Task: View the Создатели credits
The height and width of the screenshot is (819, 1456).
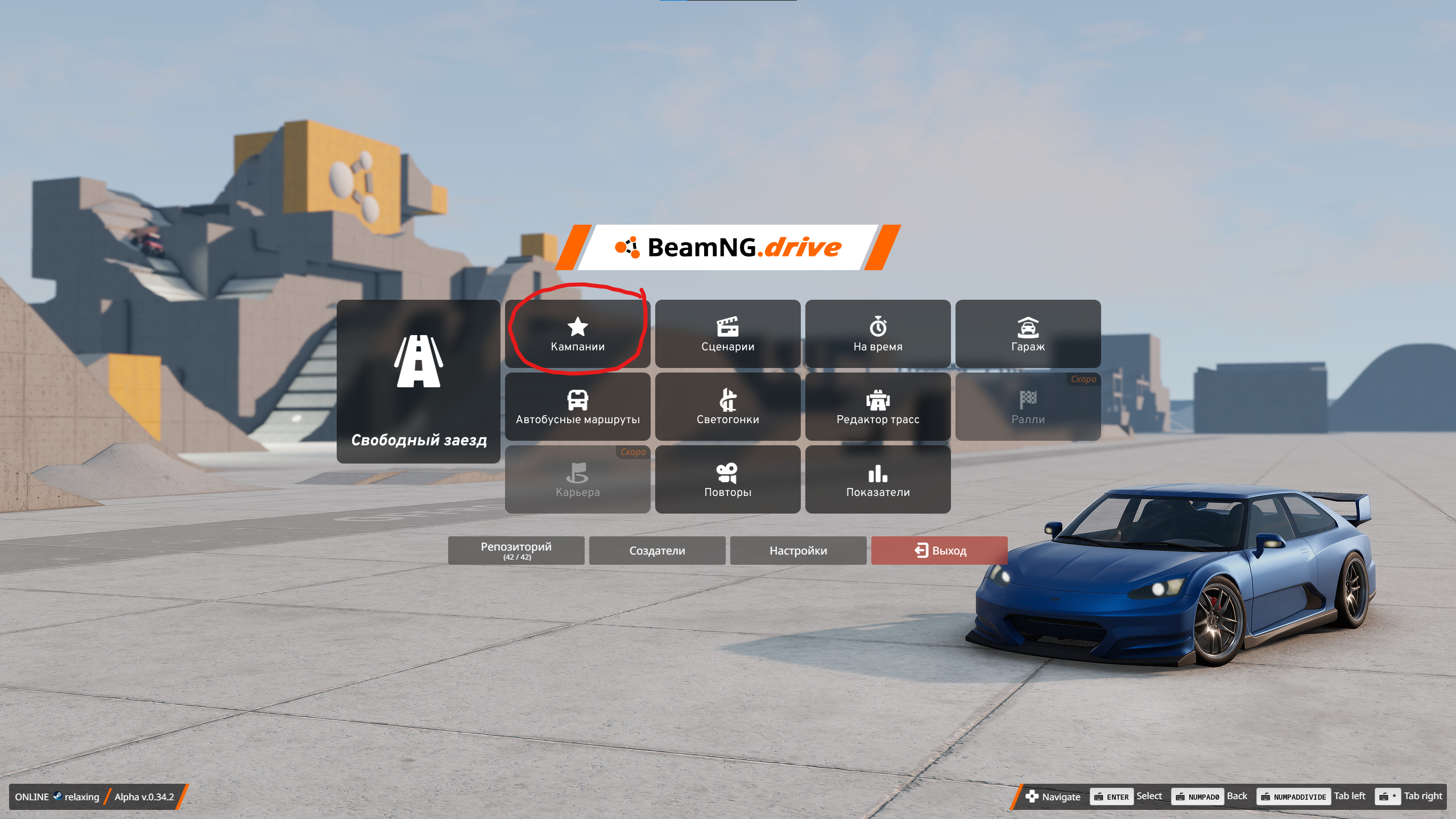Action: [x=657, y=550]
